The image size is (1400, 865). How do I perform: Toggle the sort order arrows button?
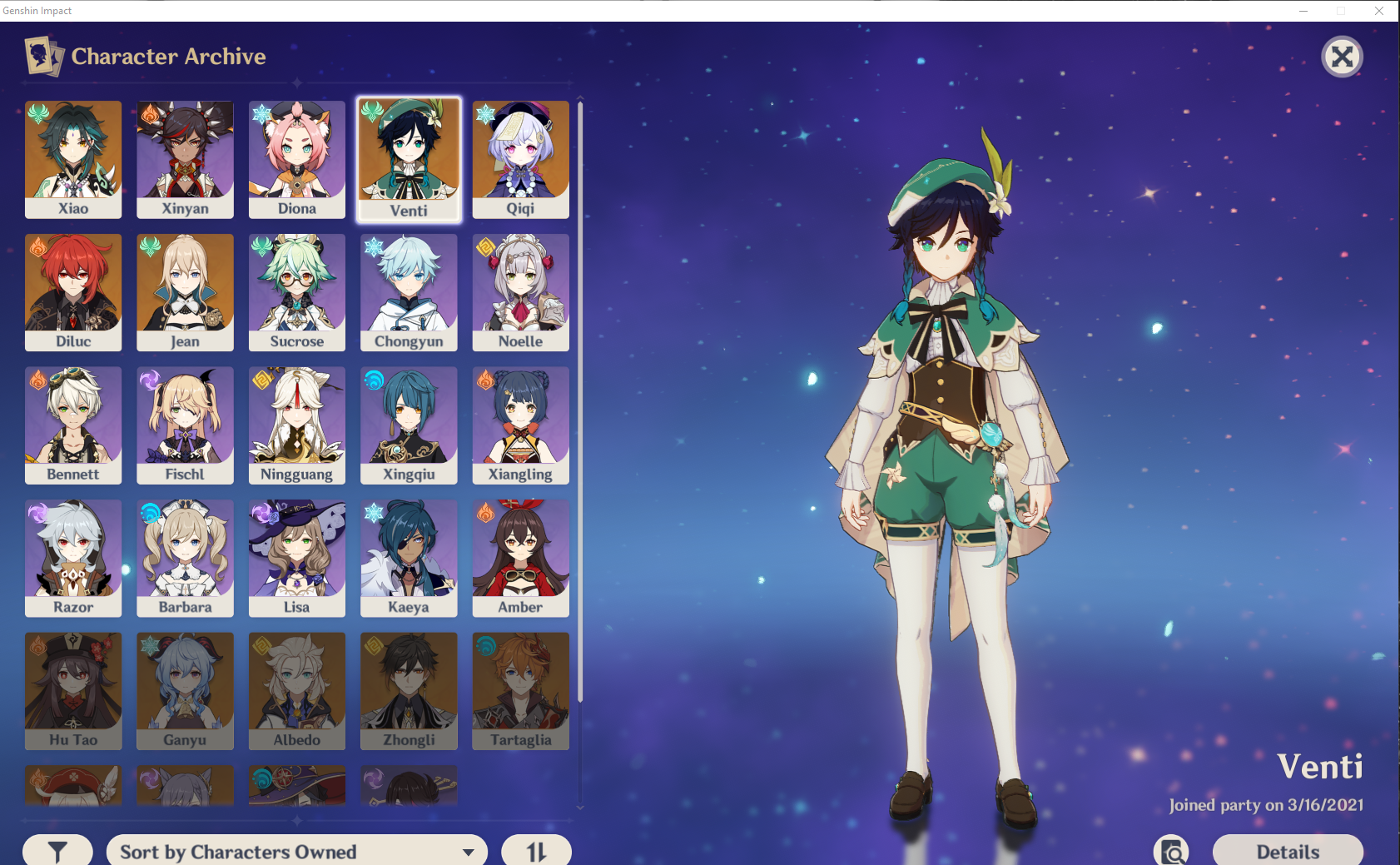coord(536,851)
